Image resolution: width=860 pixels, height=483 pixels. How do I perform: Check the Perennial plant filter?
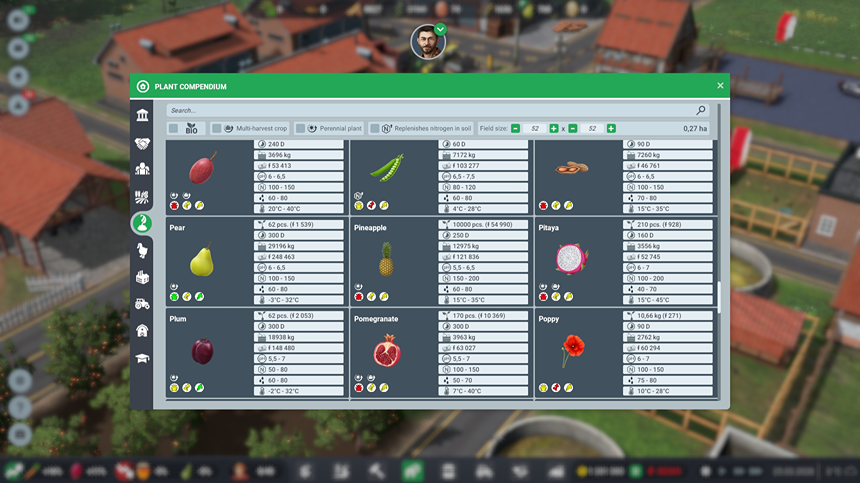[x=300, y=129]
